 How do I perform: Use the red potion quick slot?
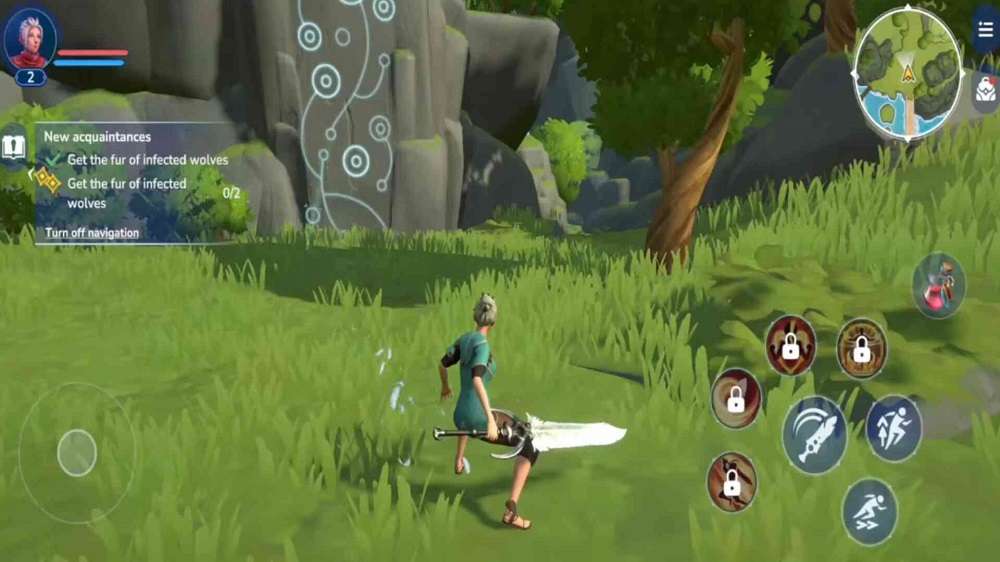pos(939,285)
